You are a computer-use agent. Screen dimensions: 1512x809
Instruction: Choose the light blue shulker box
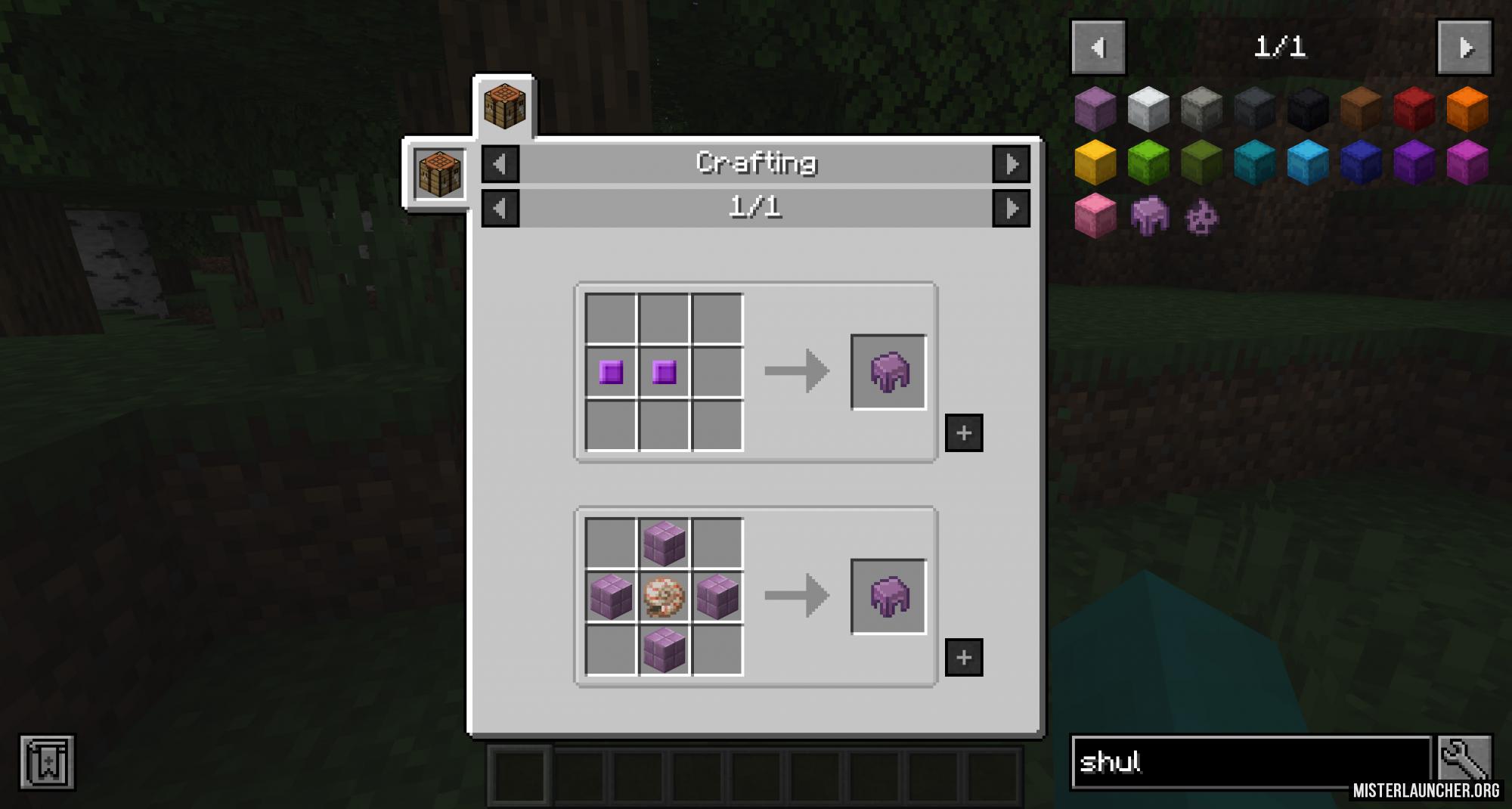pyautogui.click(x=1308, y=162)
